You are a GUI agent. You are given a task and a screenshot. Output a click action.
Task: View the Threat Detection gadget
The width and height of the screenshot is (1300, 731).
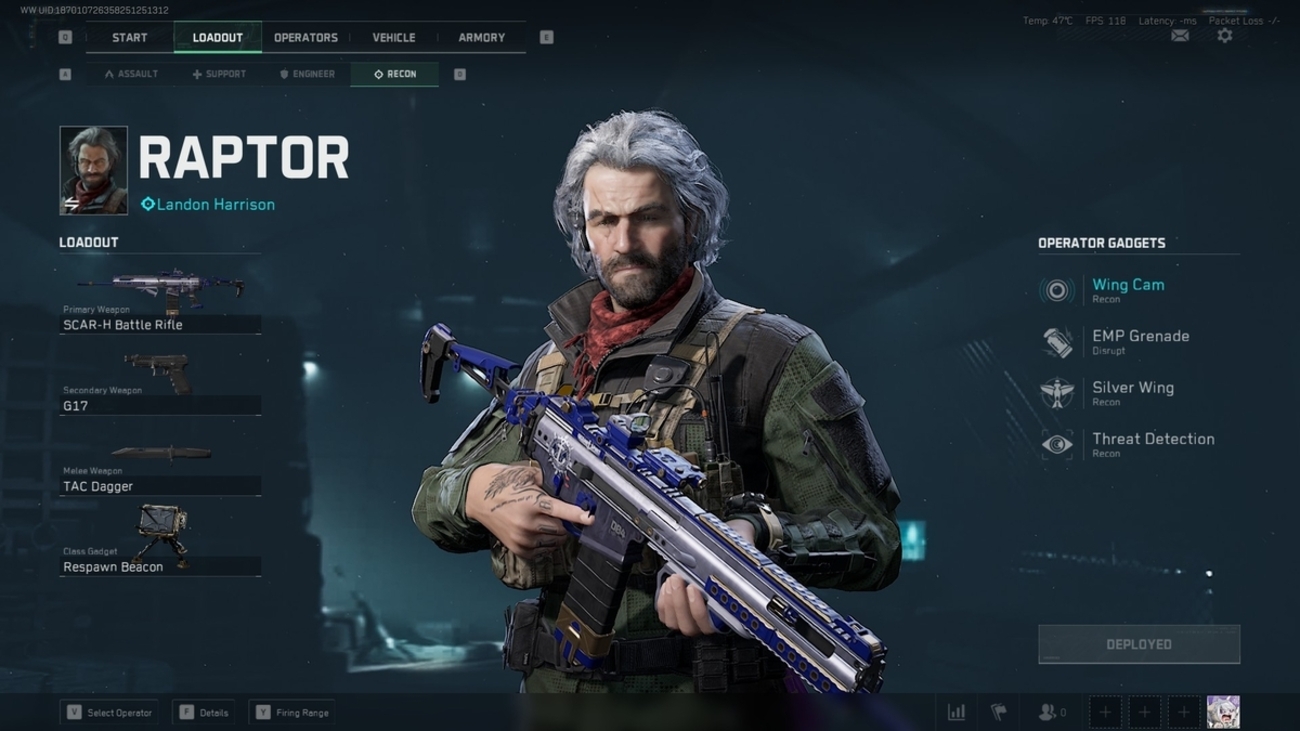(x=1152, y=444)
